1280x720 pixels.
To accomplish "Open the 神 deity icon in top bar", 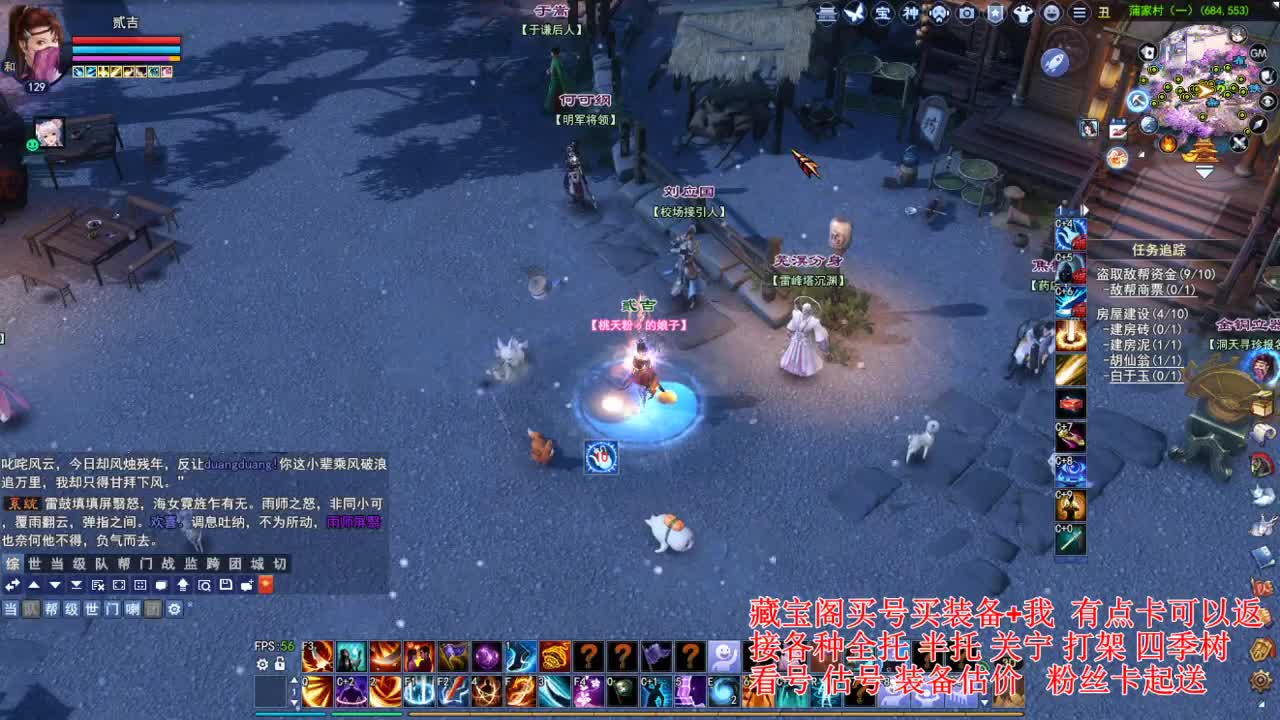I will tap(910, 14).
